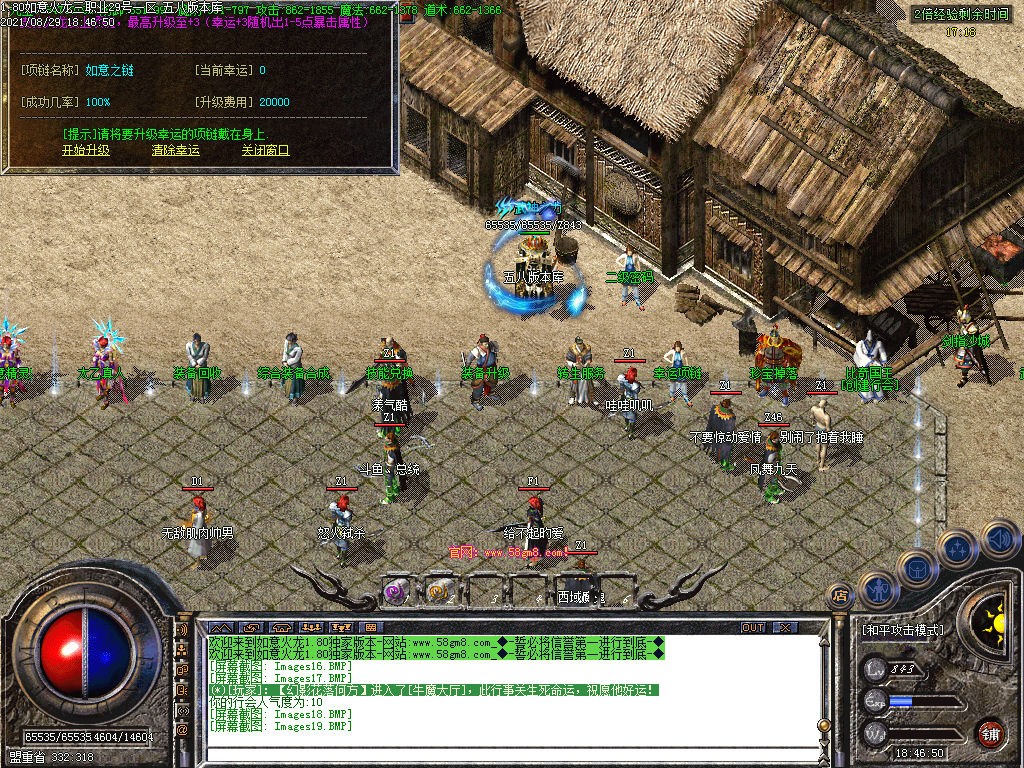Open the character equipment panel icon
Screen dimensions: 1024x768
(877, 590)
